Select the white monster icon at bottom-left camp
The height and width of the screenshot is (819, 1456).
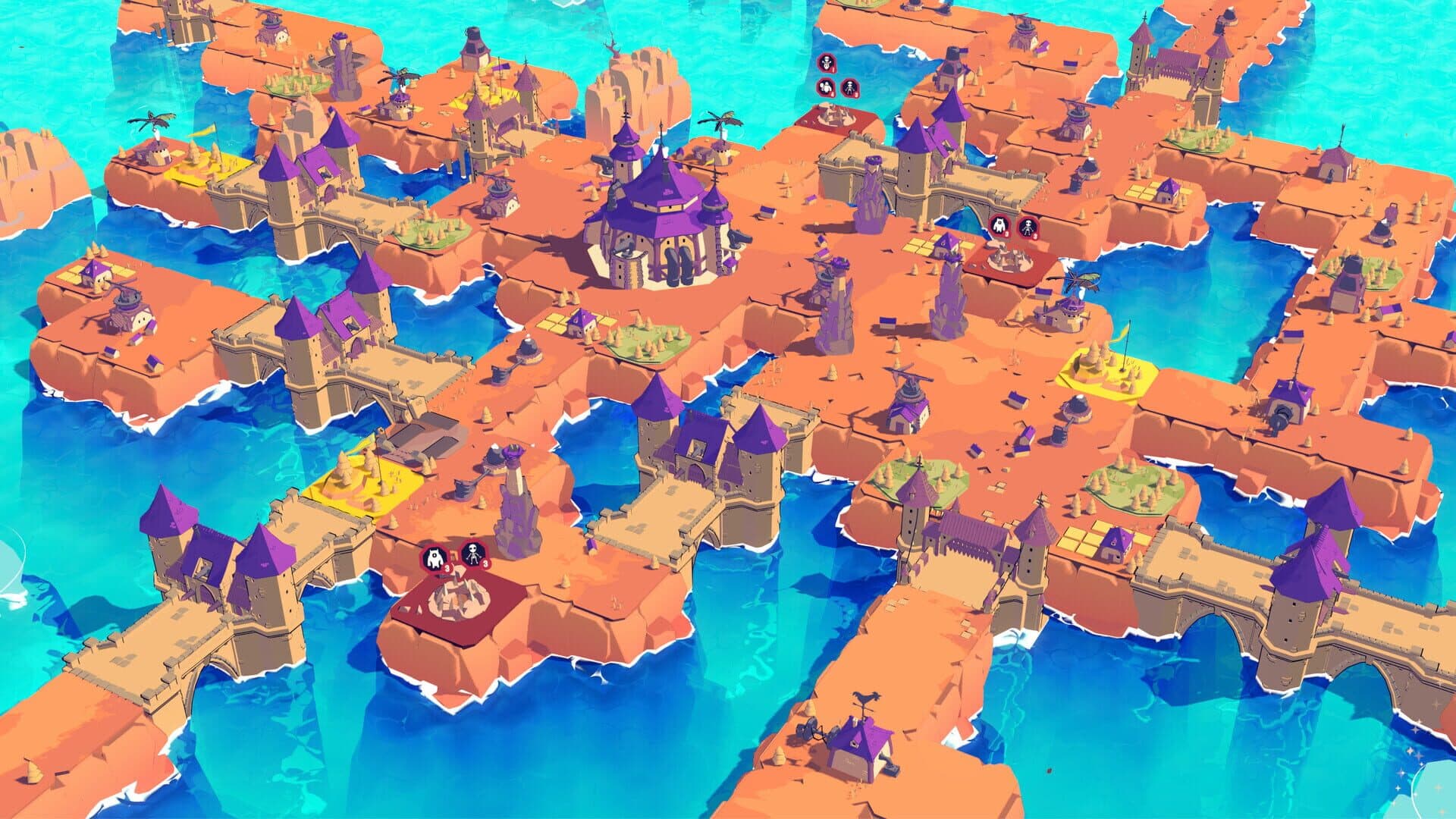pos(435,557)
